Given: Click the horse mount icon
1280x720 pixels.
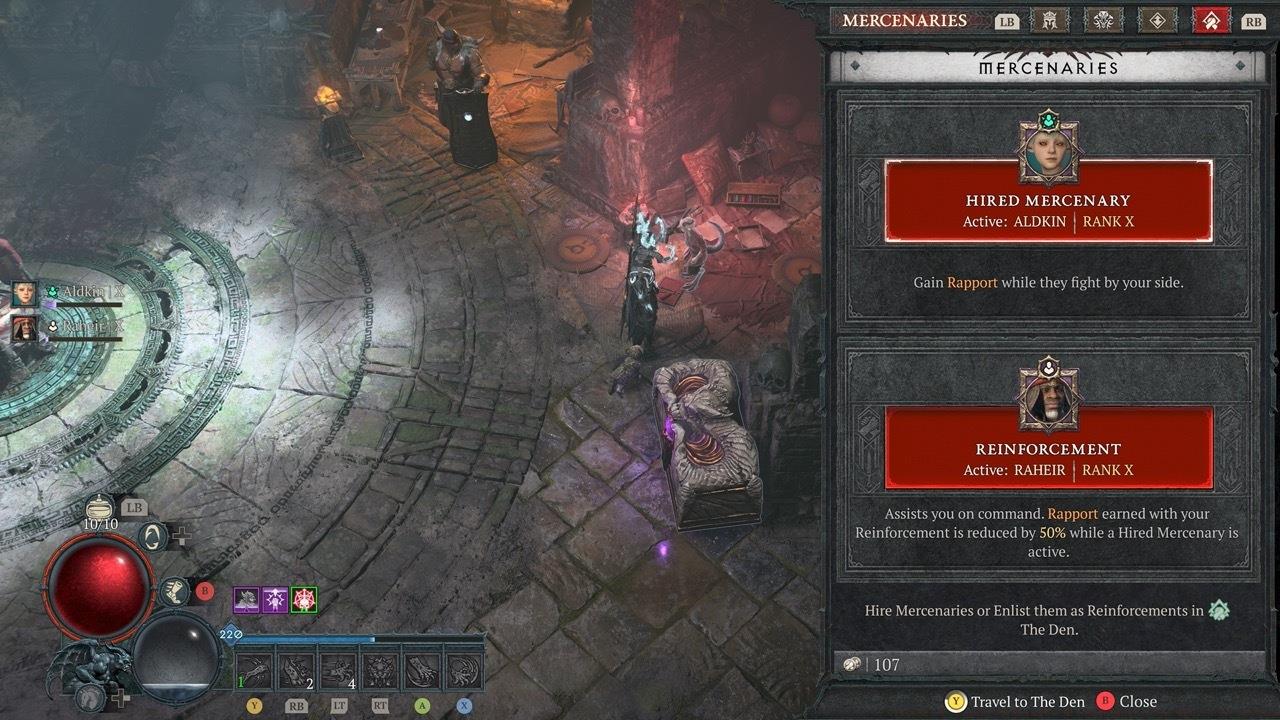Looking at the screenshot, I should click(x=92, y=695).
